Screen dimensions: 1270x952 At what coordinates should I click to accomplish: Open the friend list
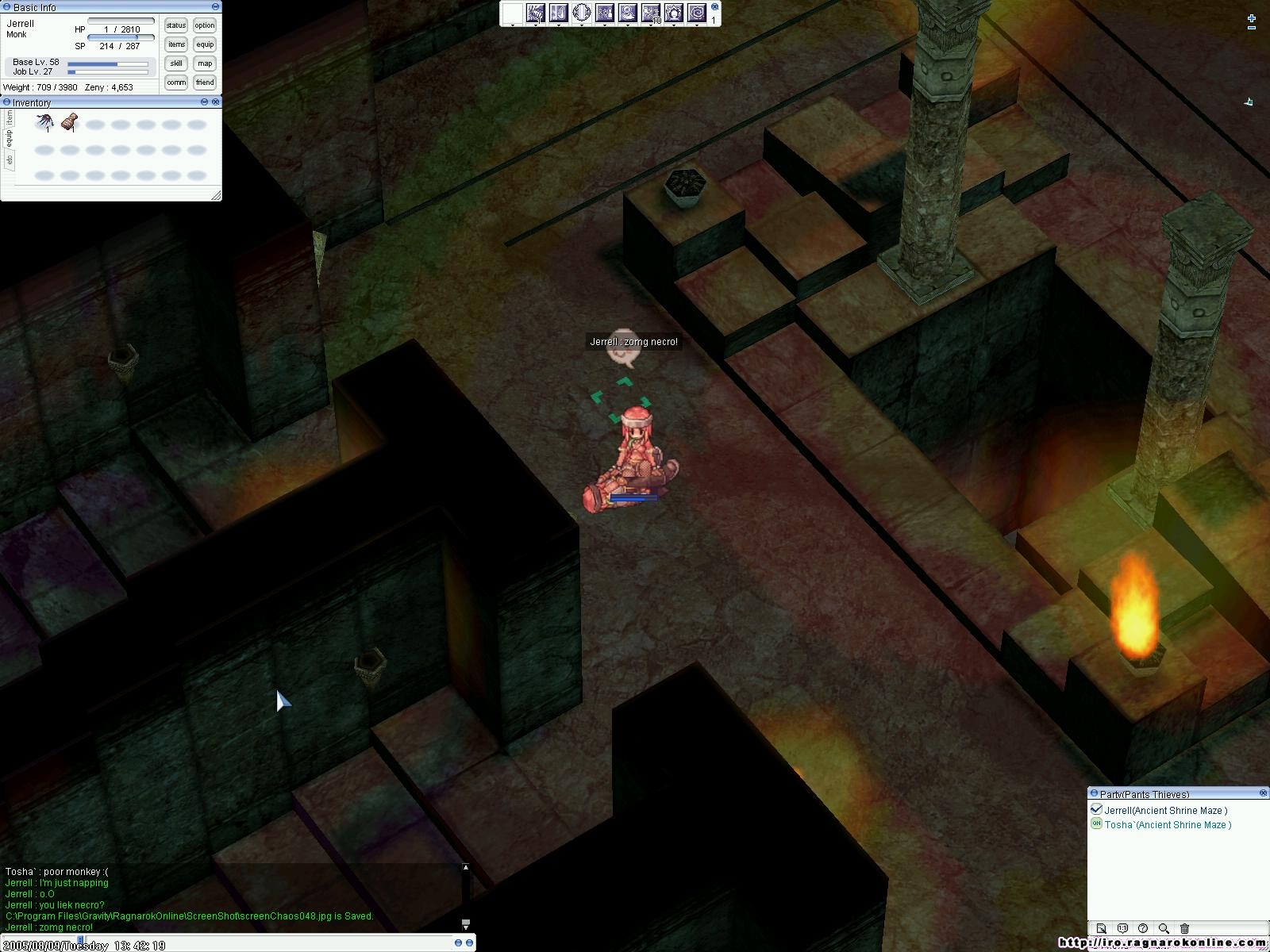point(205,83)
